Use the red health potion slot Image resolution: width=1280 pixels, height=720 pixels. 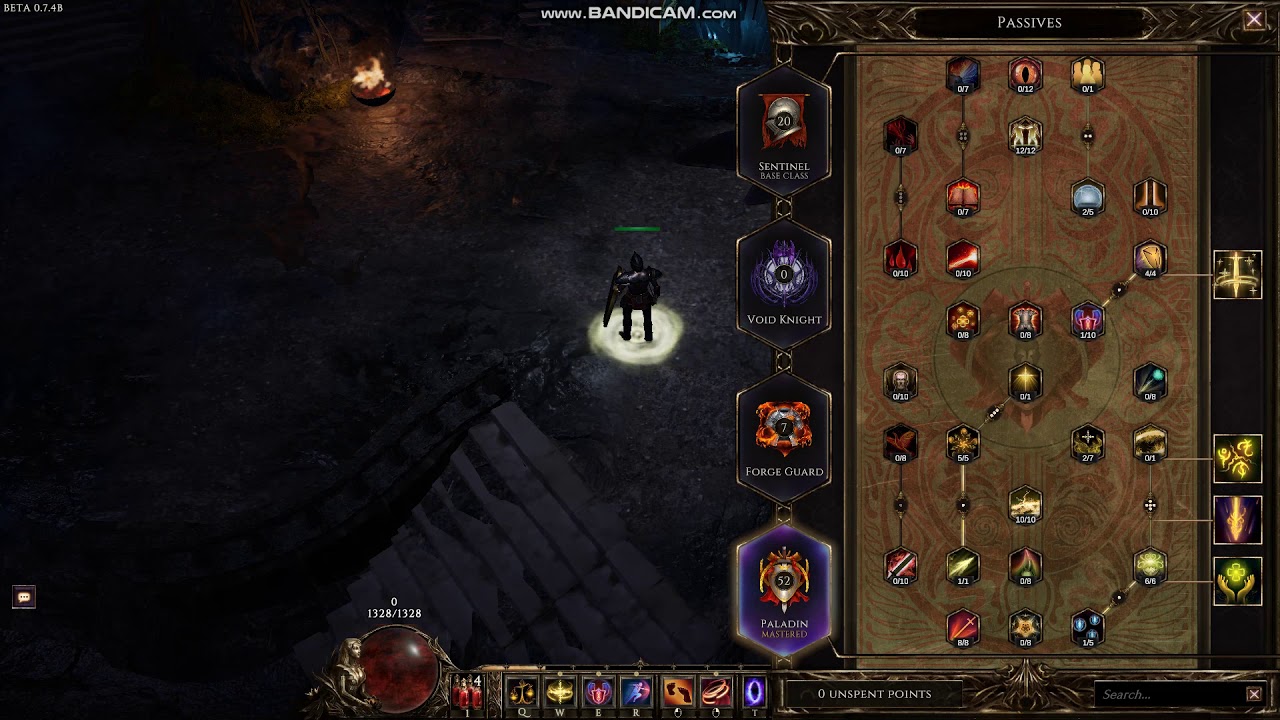pyautogui.click(x=467, y=692)
